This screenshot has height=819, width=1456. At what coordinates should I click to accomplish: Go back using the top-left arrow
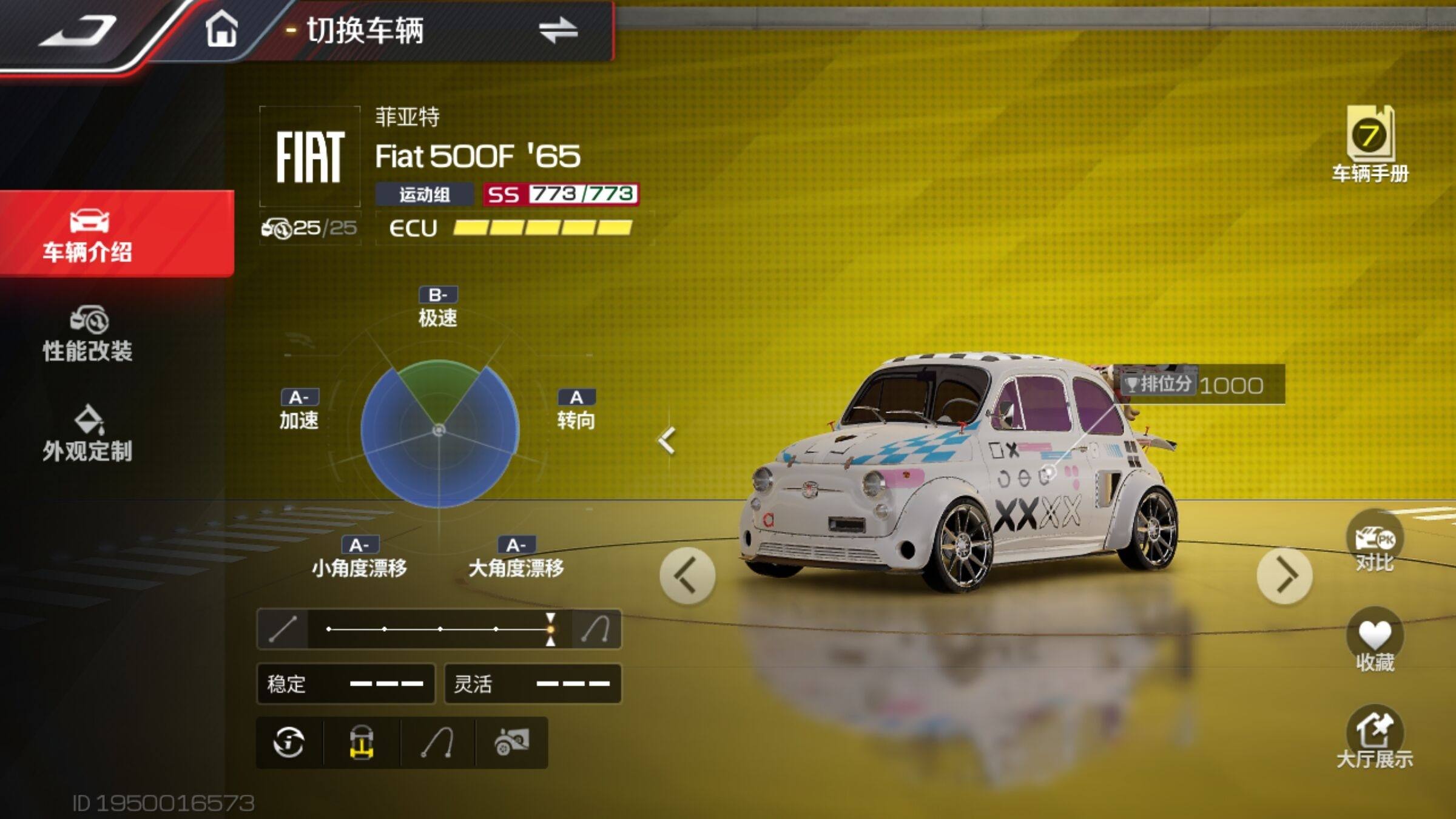point(78,32)
